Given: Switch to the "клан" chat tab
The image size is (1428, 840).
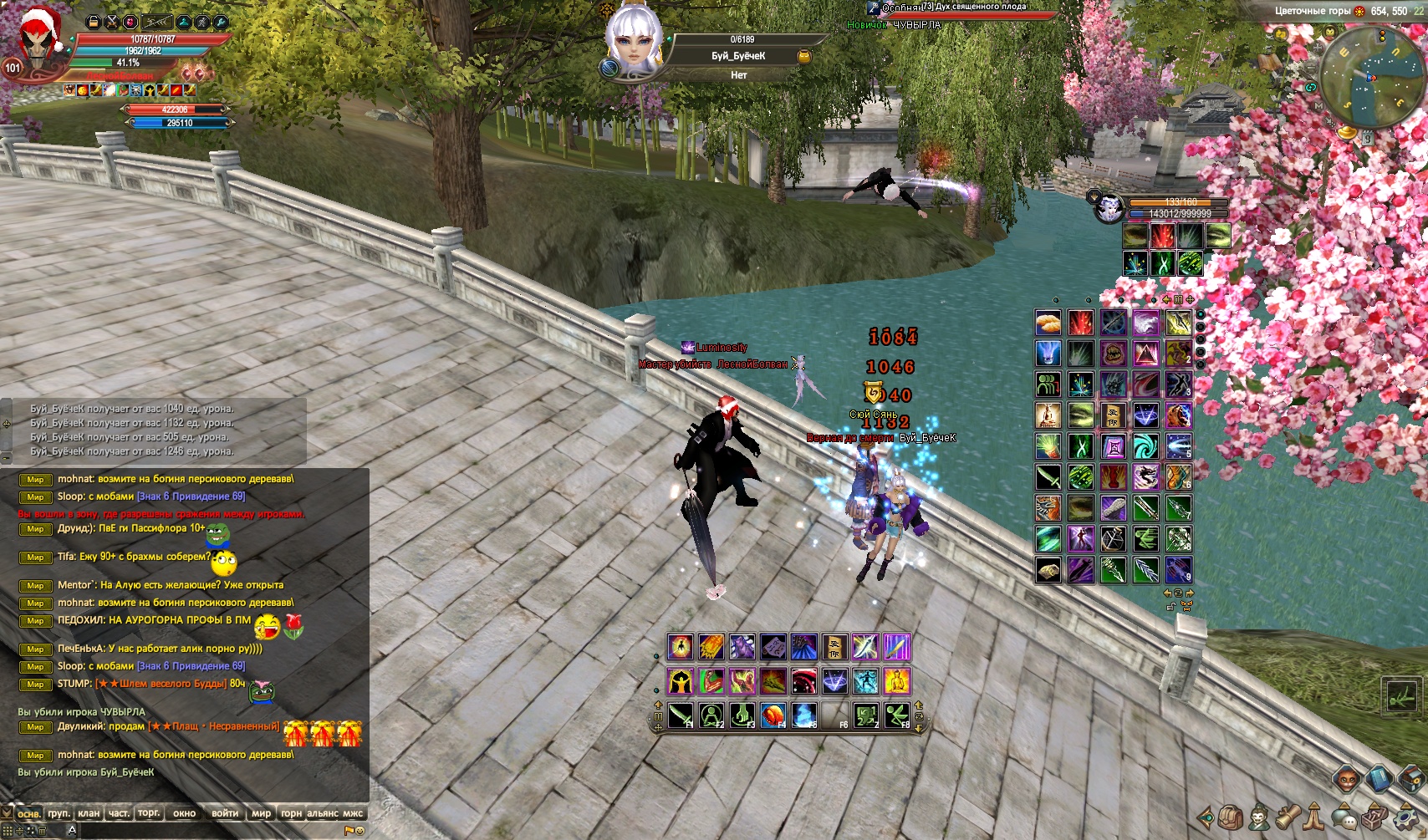Looking at the screenshot, I should point(89,812).
